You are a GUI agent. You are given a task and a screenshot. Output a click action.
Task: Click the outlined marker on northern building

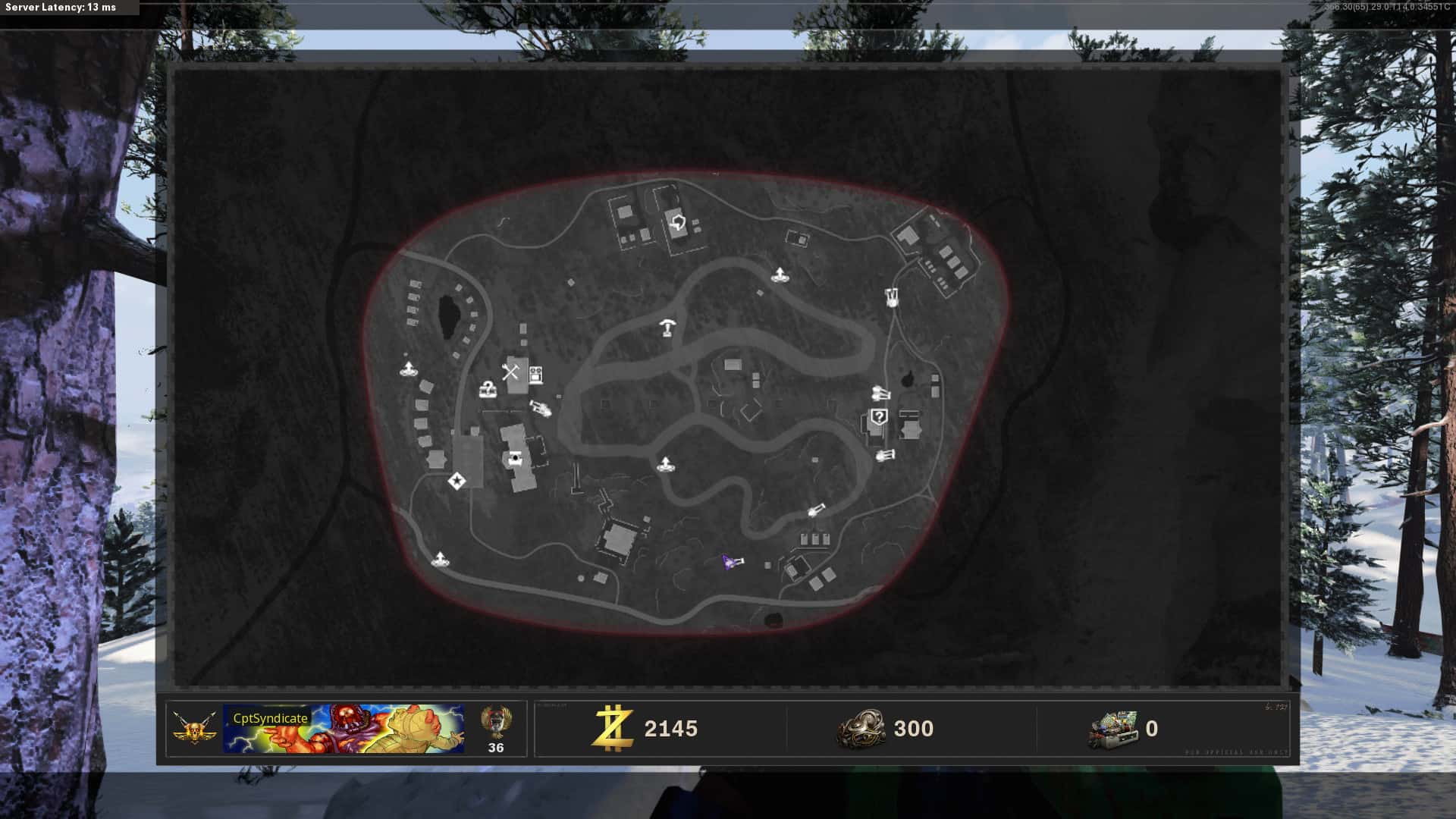(x=677, y=223)
